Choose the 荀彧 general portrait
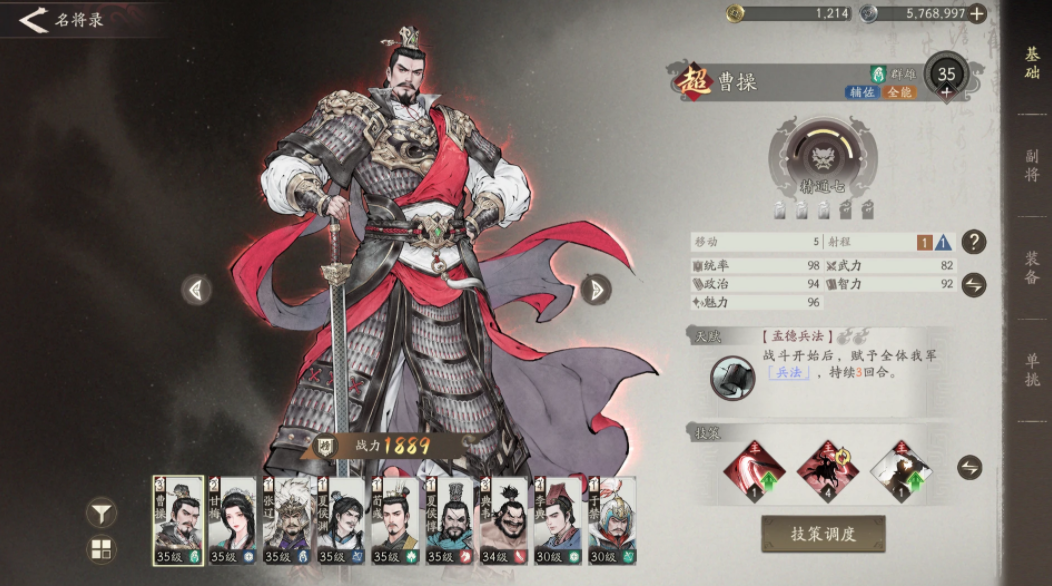This screenshot has width=1052, height=586. tap(395, 520)
